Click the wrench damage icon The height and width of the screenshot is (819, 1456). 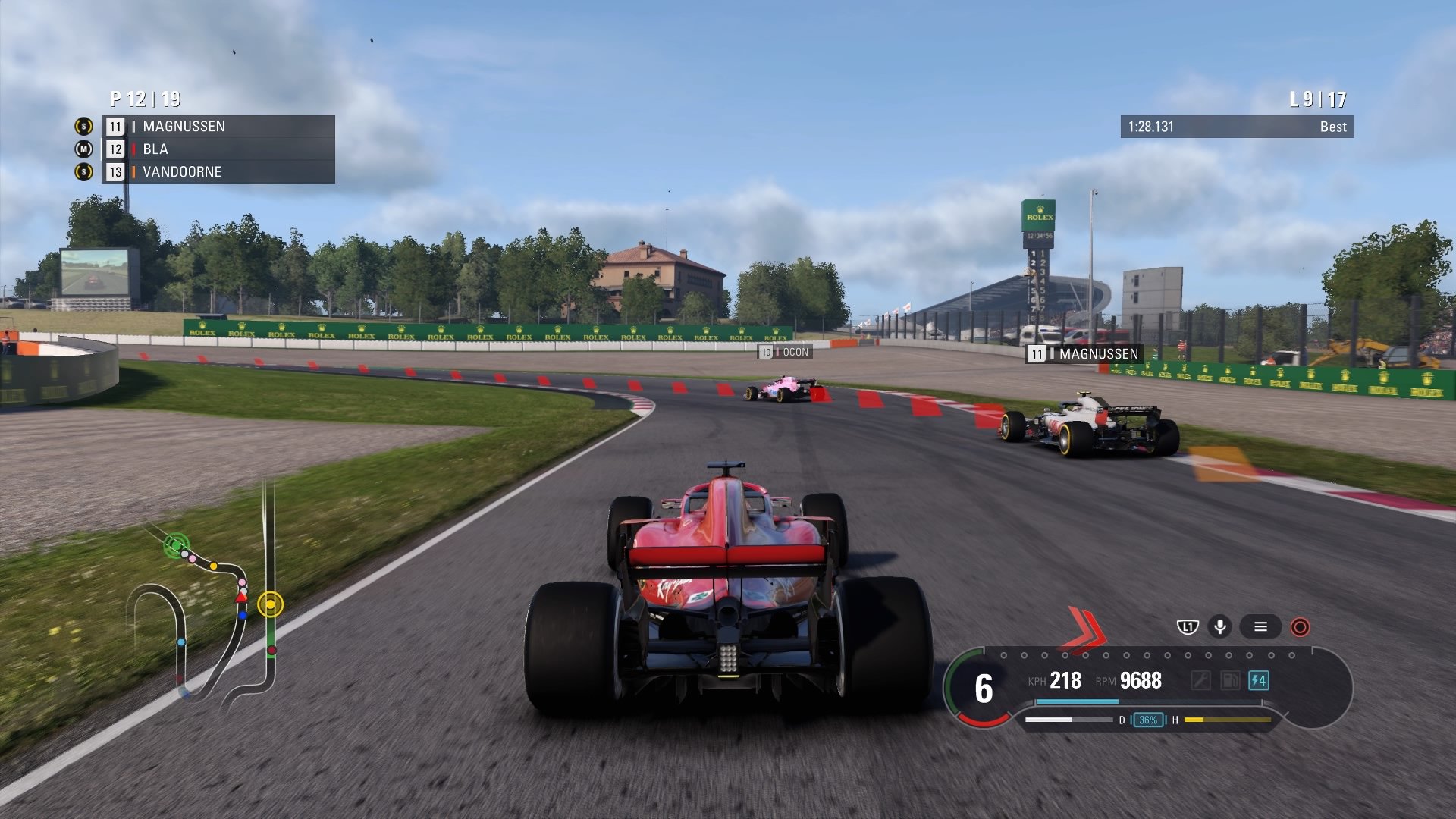tap(1202, 681)
